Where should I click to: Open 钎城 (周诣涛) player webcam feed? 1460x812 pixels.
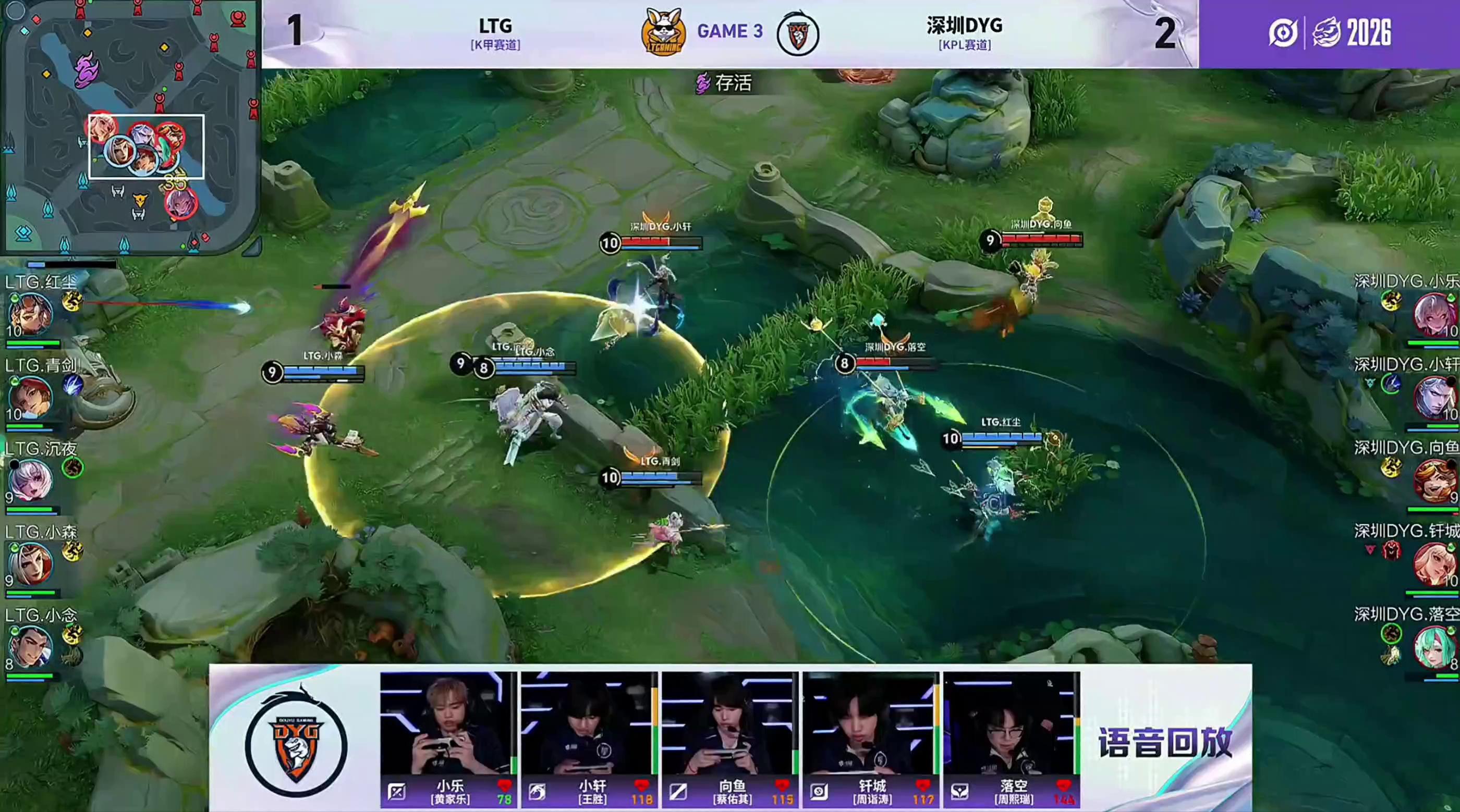point(870,723)
